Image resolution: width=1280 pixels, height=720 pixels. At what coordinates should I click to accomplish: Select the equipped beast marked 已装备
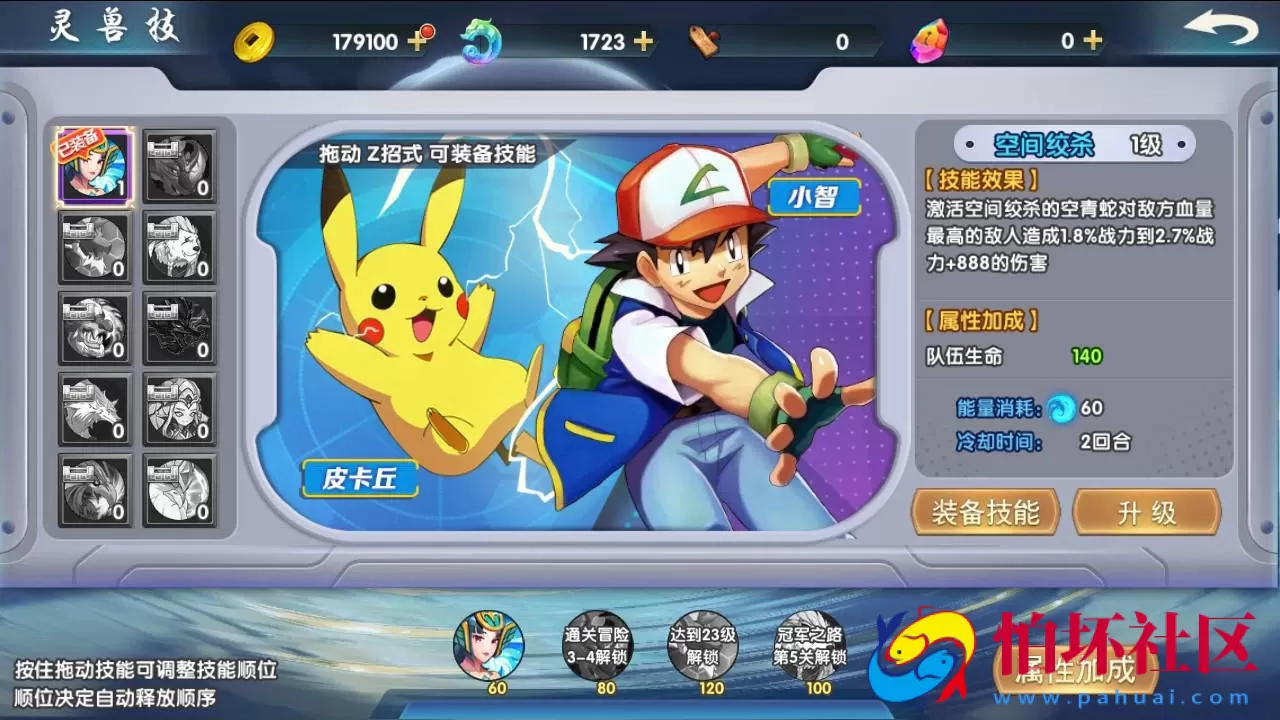[95, 166]
